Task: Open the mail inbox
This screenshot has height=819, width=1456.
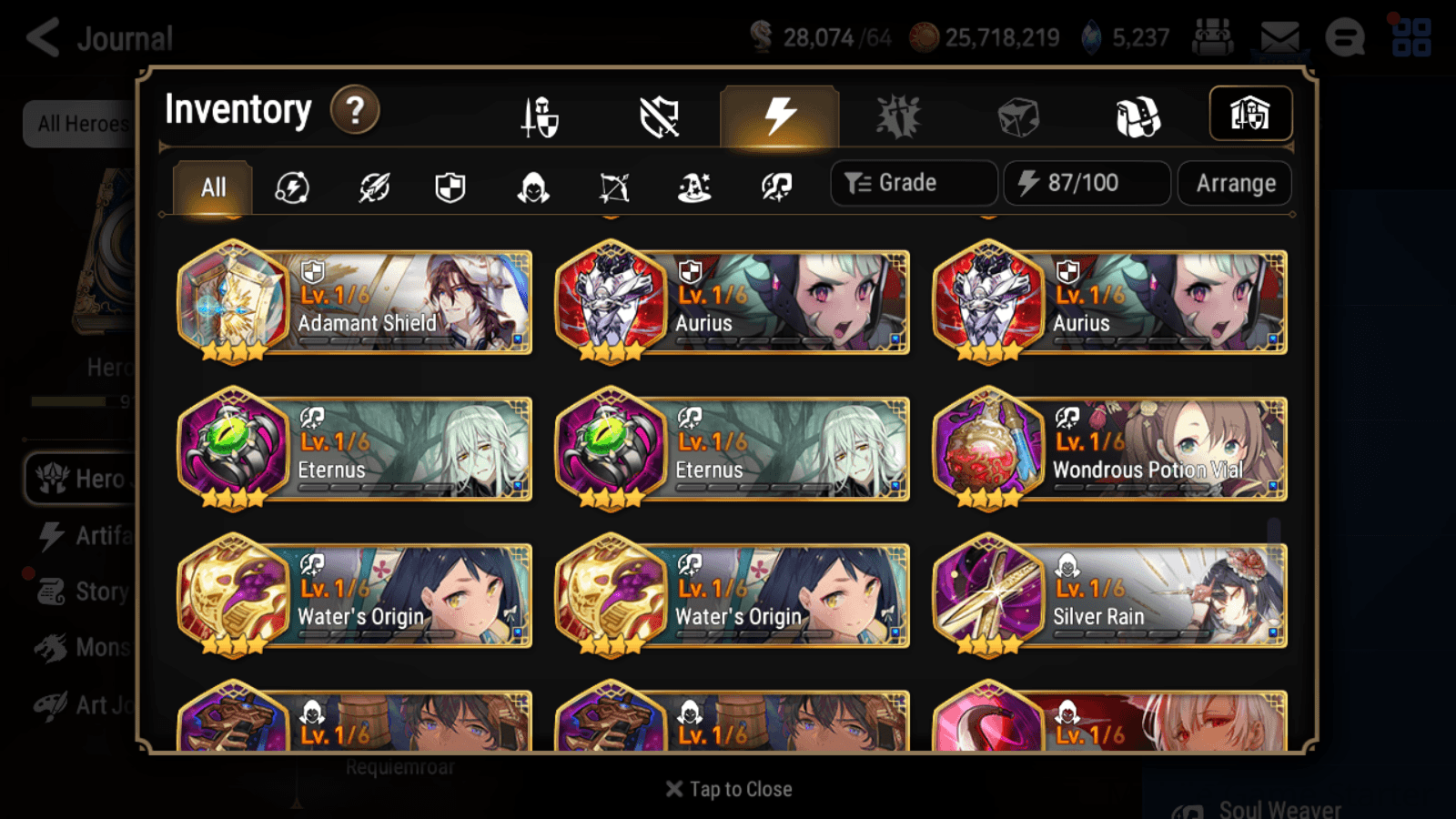Action: pyautogui.click(x=1281, y=36)
